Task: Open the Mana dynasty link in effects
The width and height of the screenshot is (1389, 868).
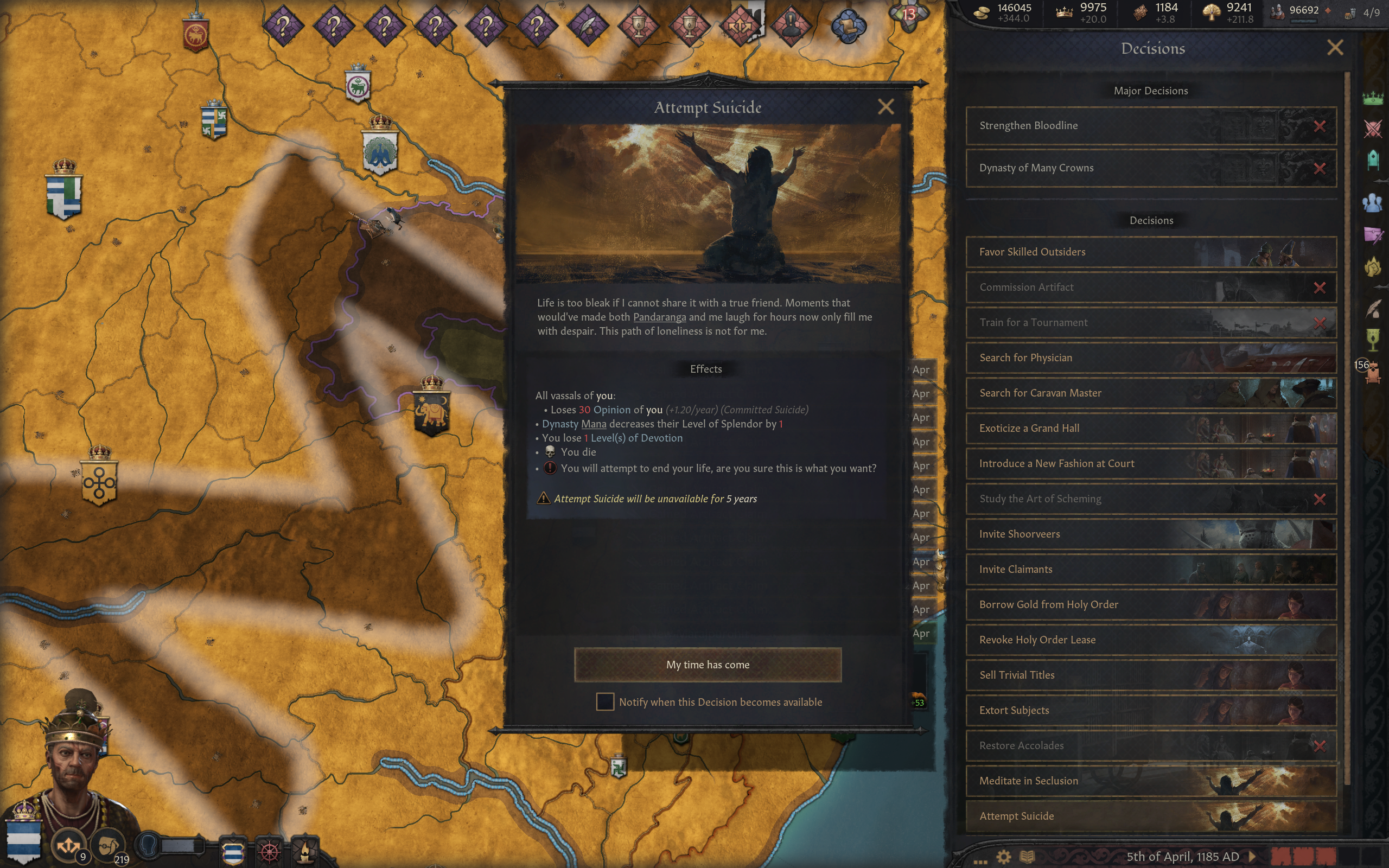Action: coord(594,424)
